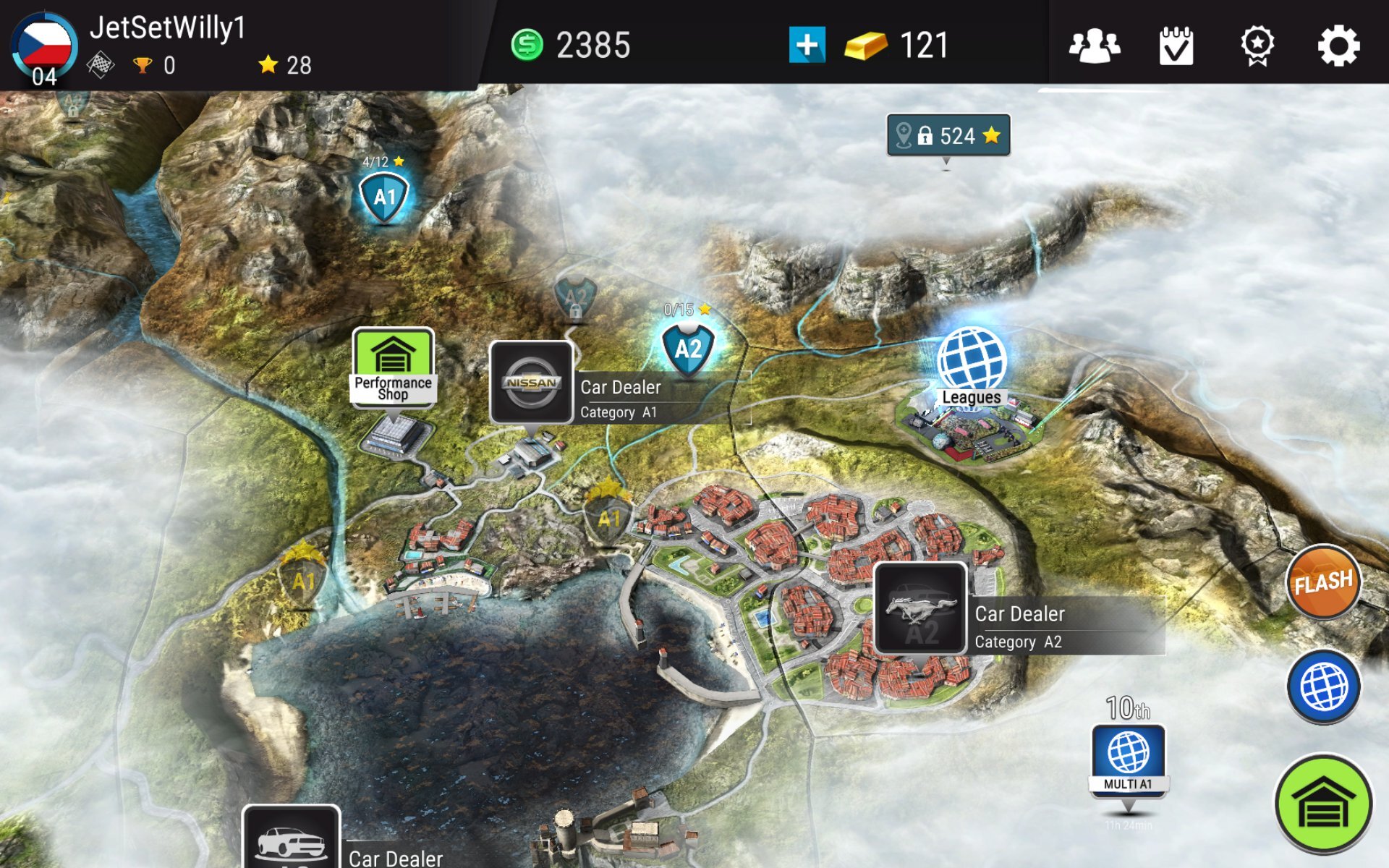Open the partially visible bottom Car Dealer
Viewport: 1389px width, 868px height.
click(292, 839)
